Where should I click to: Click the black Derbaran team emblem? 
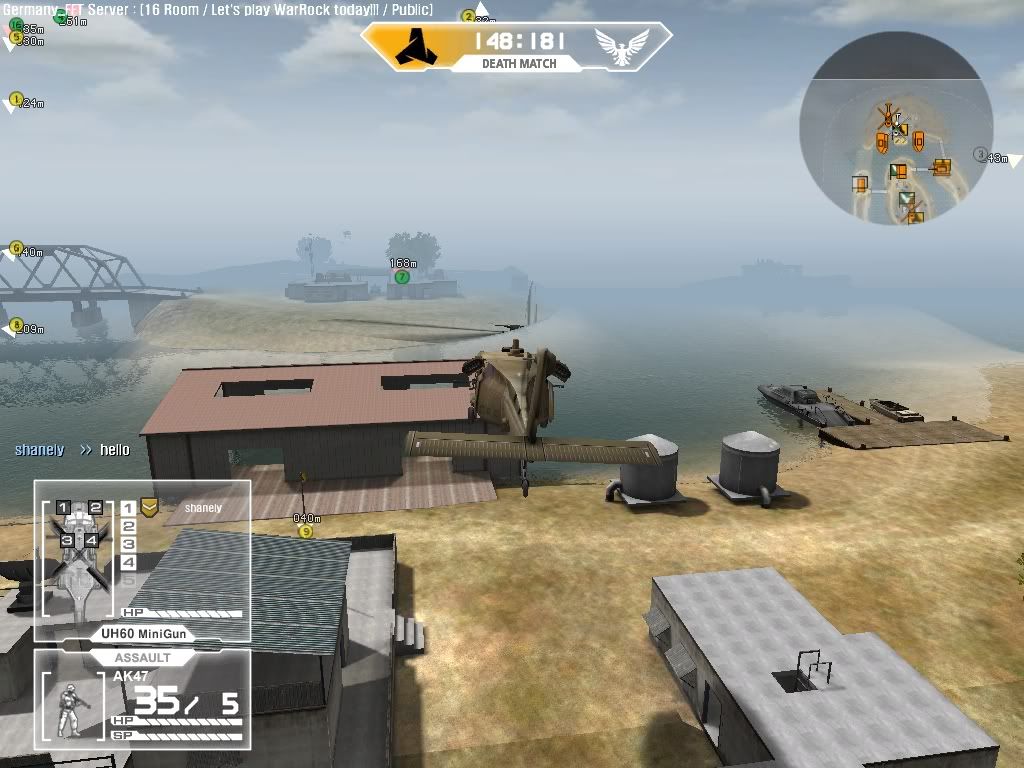[x=412, y=45]
